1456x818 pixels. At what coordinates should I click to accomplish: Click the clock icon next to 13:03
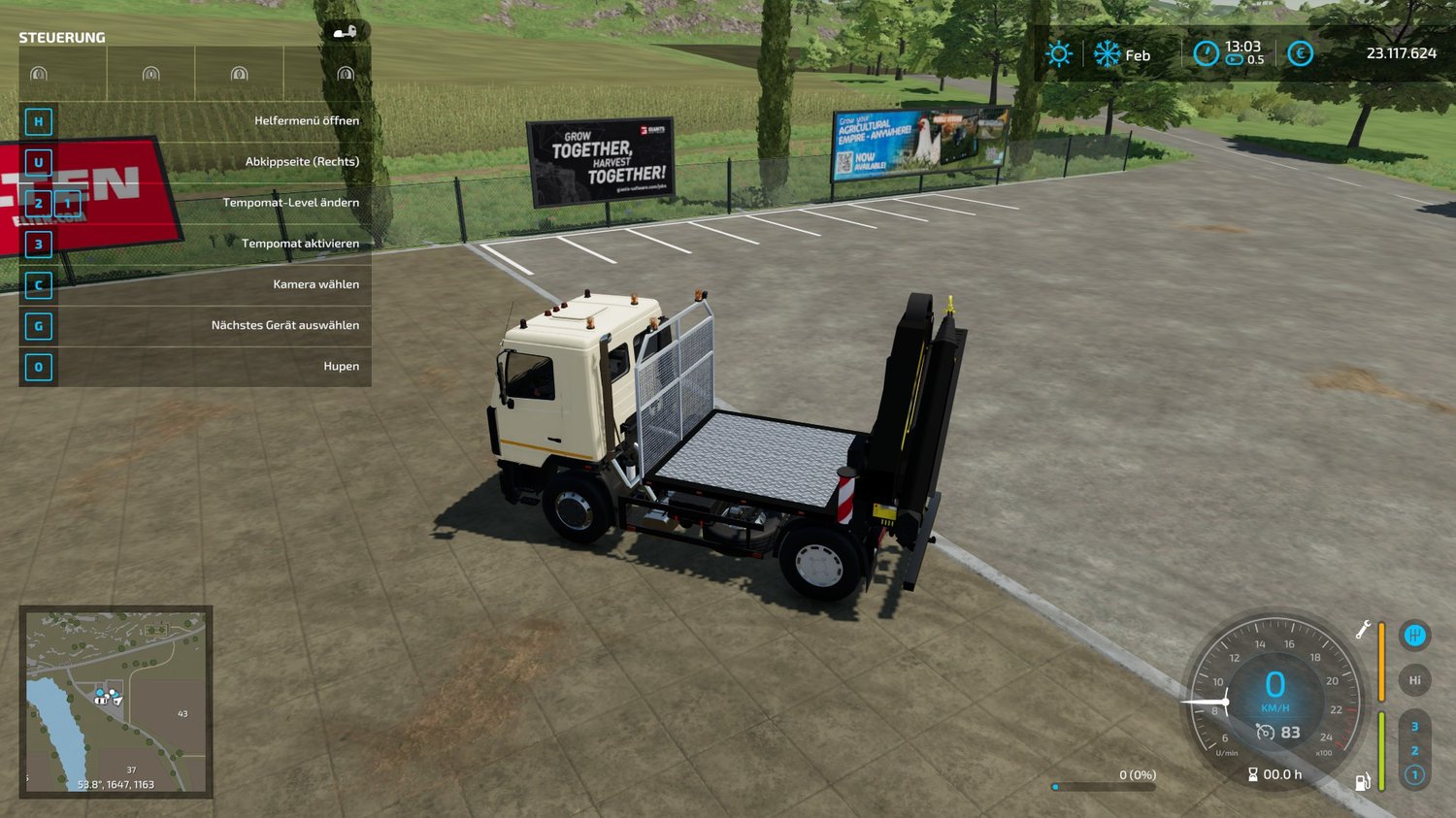(1206, 53)
